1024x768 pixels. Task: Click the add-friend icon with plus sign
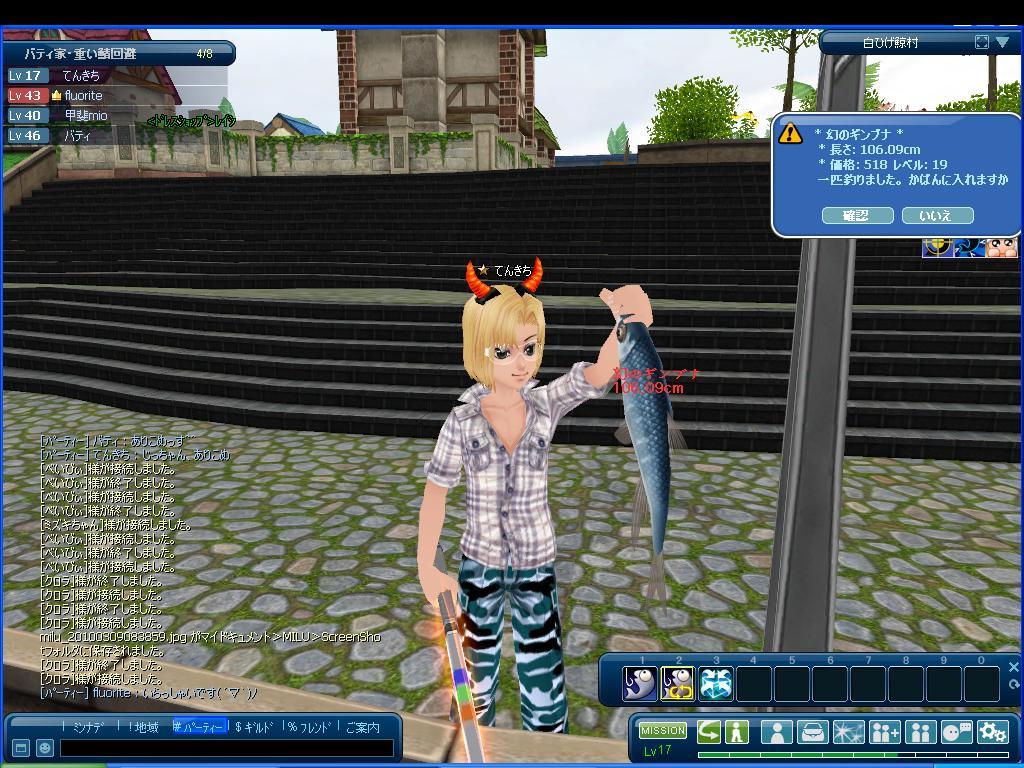click(x=884, y=732)
